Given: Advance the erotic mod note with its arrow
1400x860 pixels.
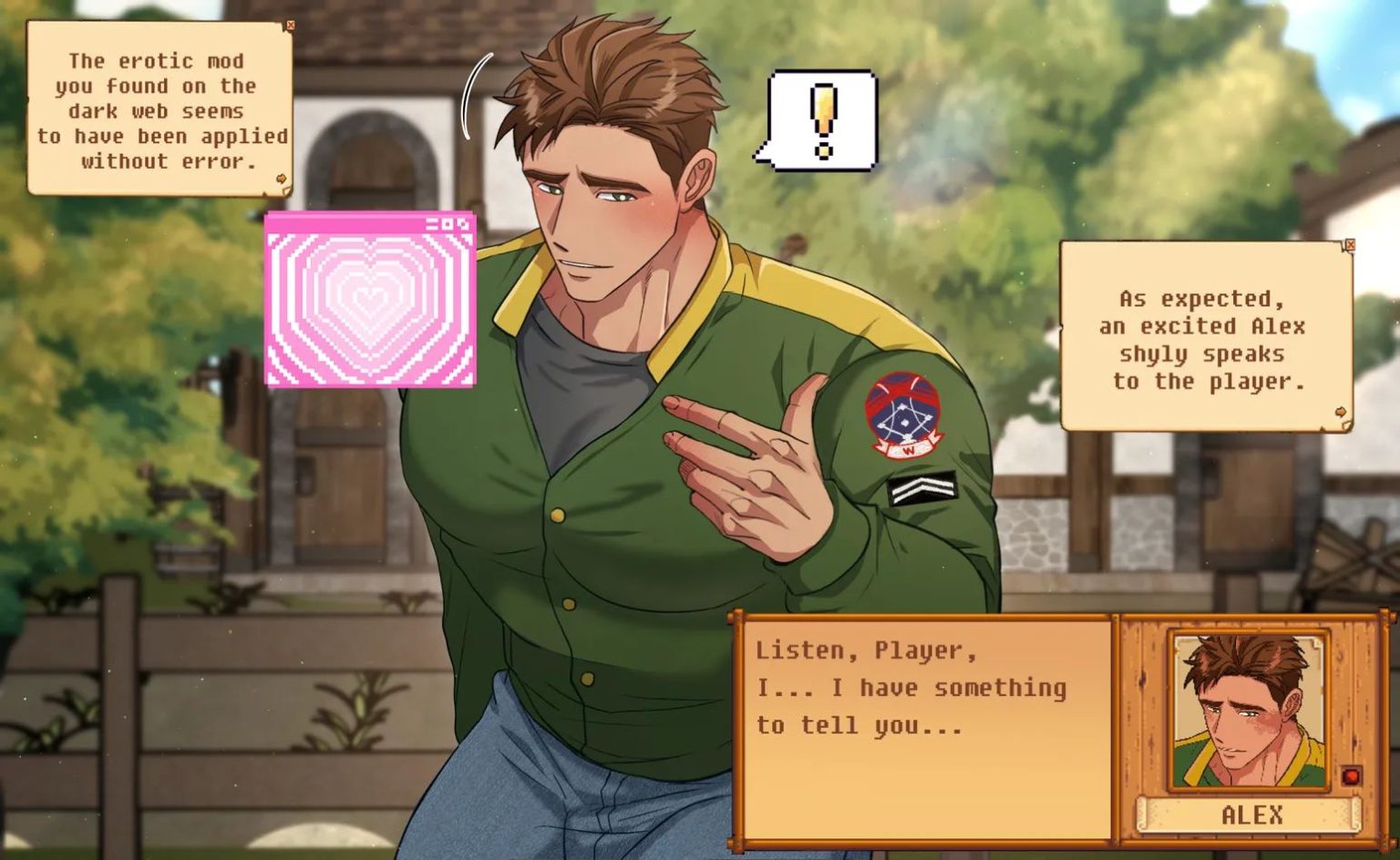Looking at the screenshot, I should pos(282,179).
